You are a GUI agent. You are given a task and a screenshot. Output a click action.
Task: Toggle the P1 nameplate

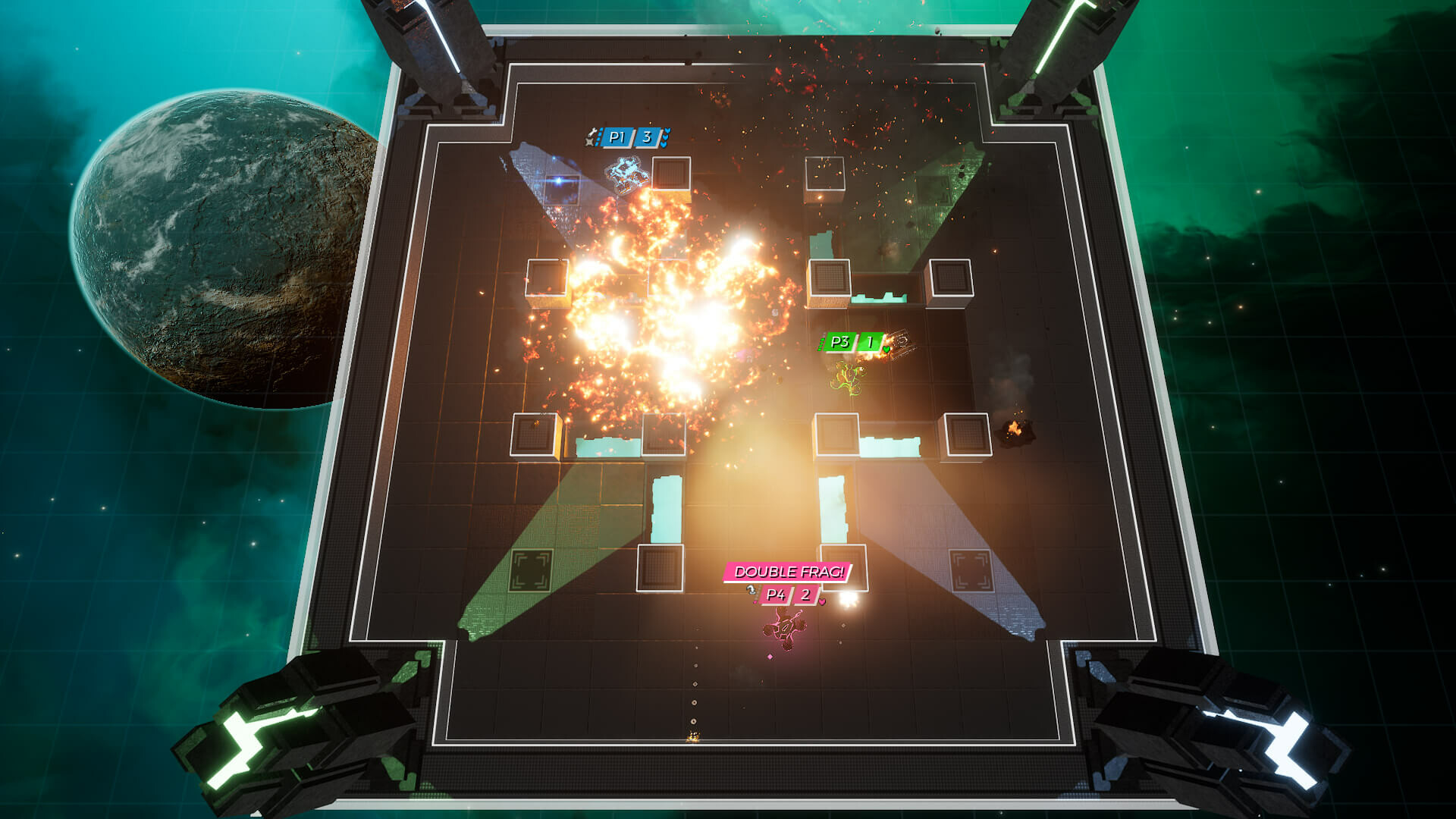pos(617,137)
